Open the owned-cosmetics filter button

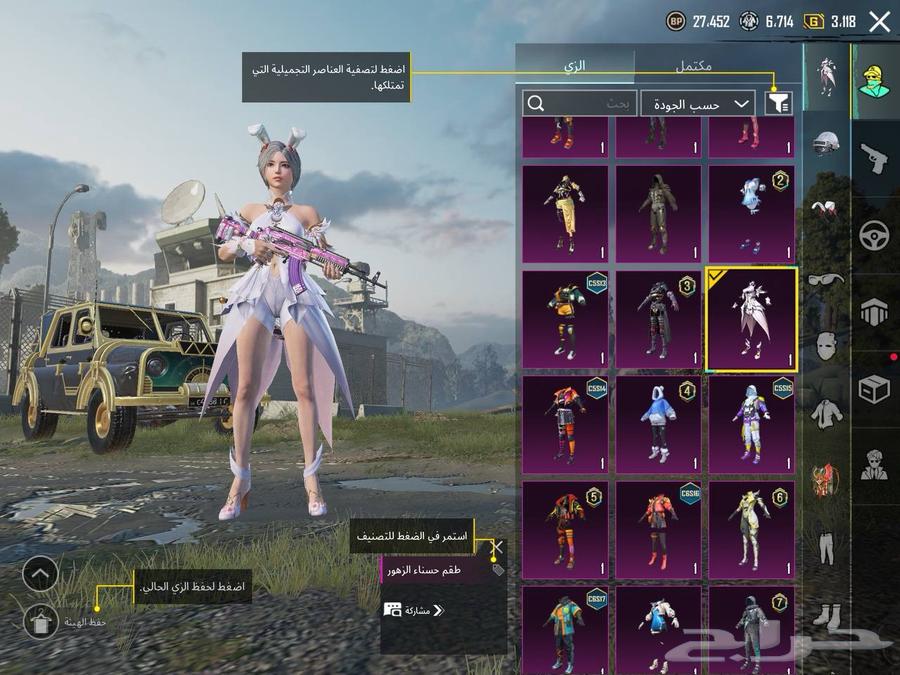[777, 103]
